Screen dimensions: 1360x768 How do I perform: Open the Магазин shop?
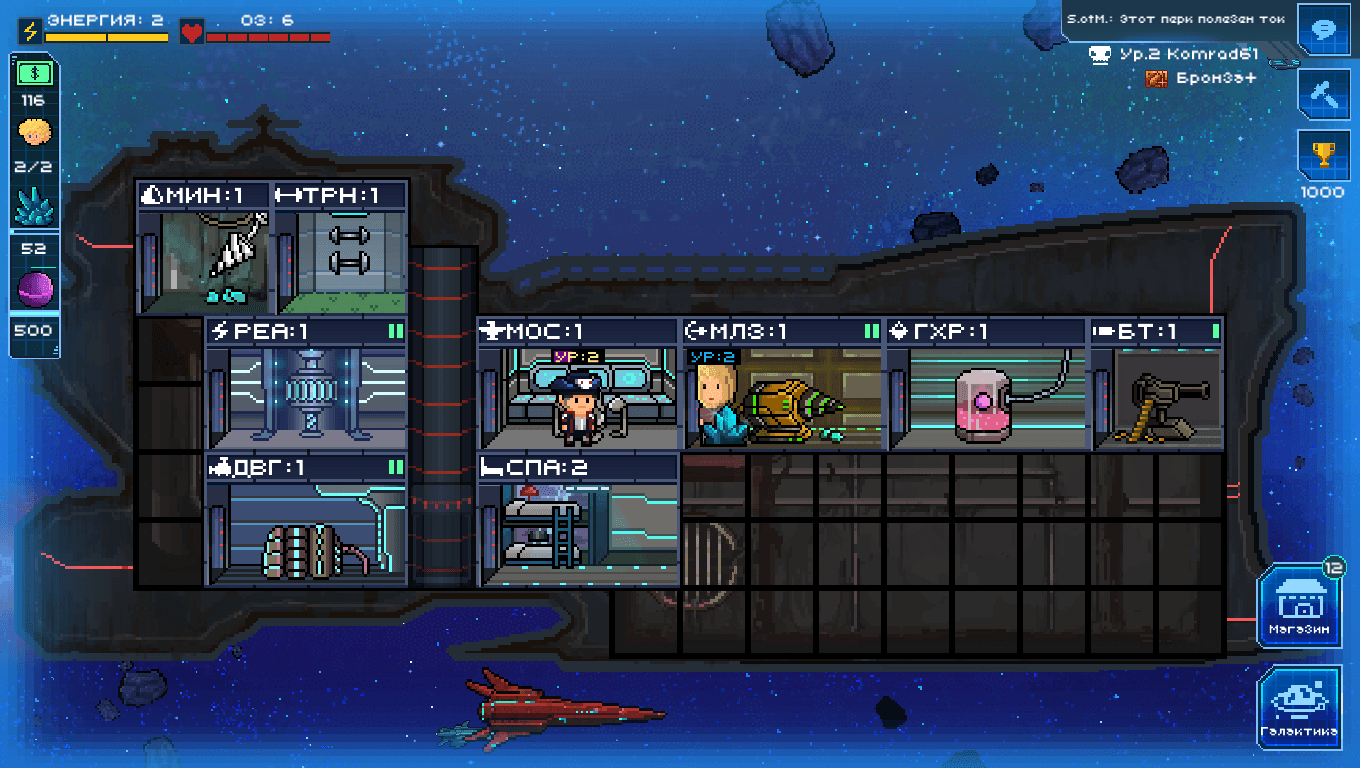[x=1299, y=606]
